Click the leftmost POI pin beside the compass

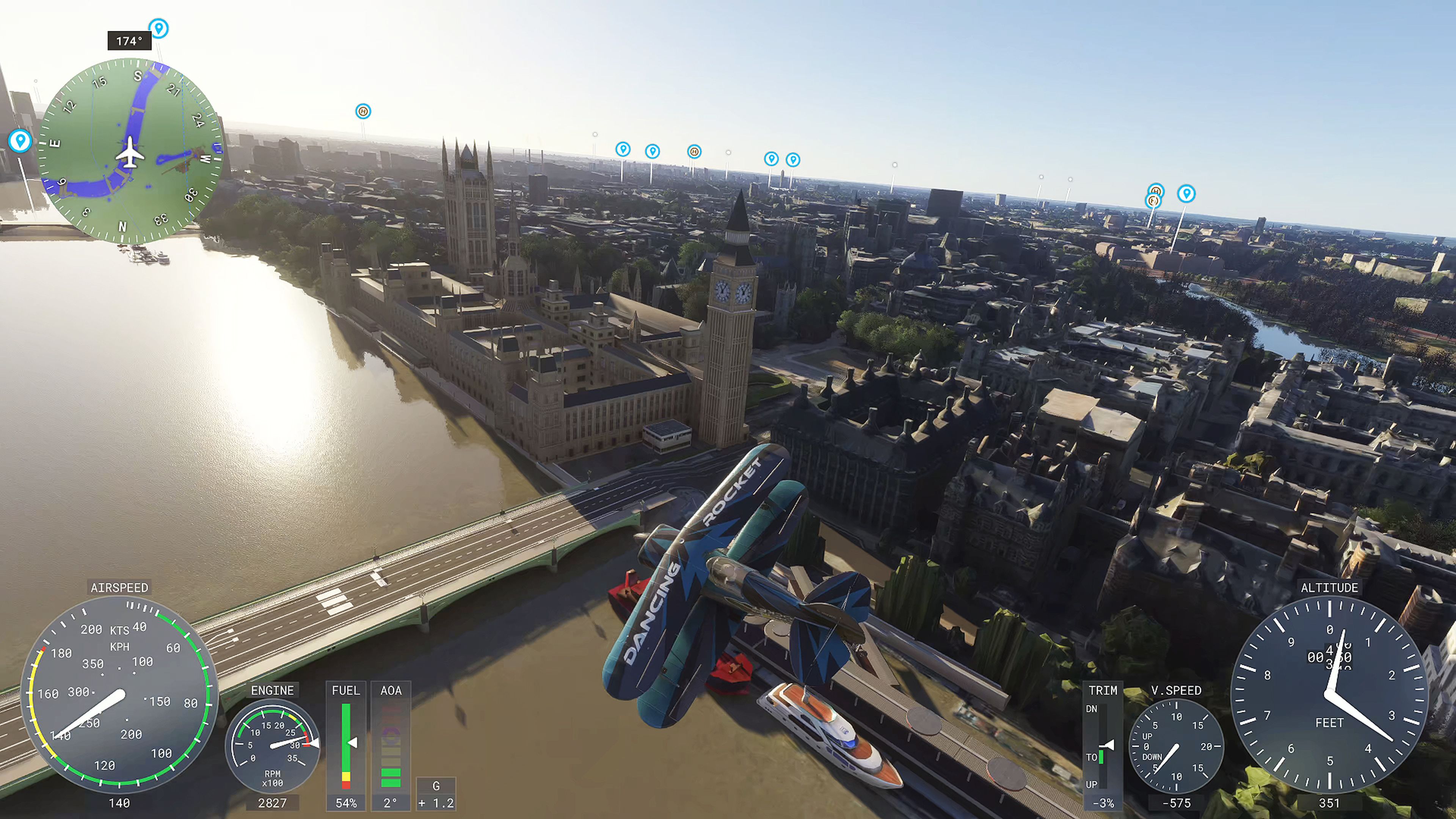(21, 142)
